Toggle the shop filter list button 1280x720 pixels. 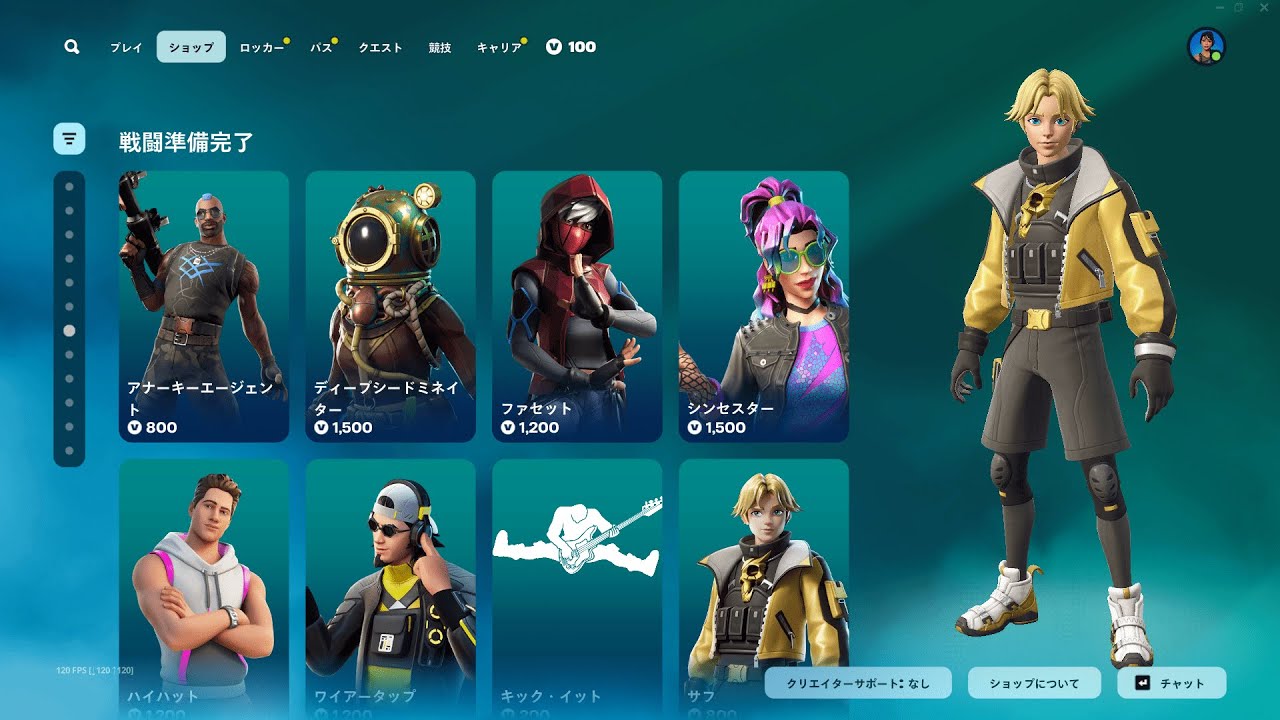pyautogui.click(x=69, y=139)
